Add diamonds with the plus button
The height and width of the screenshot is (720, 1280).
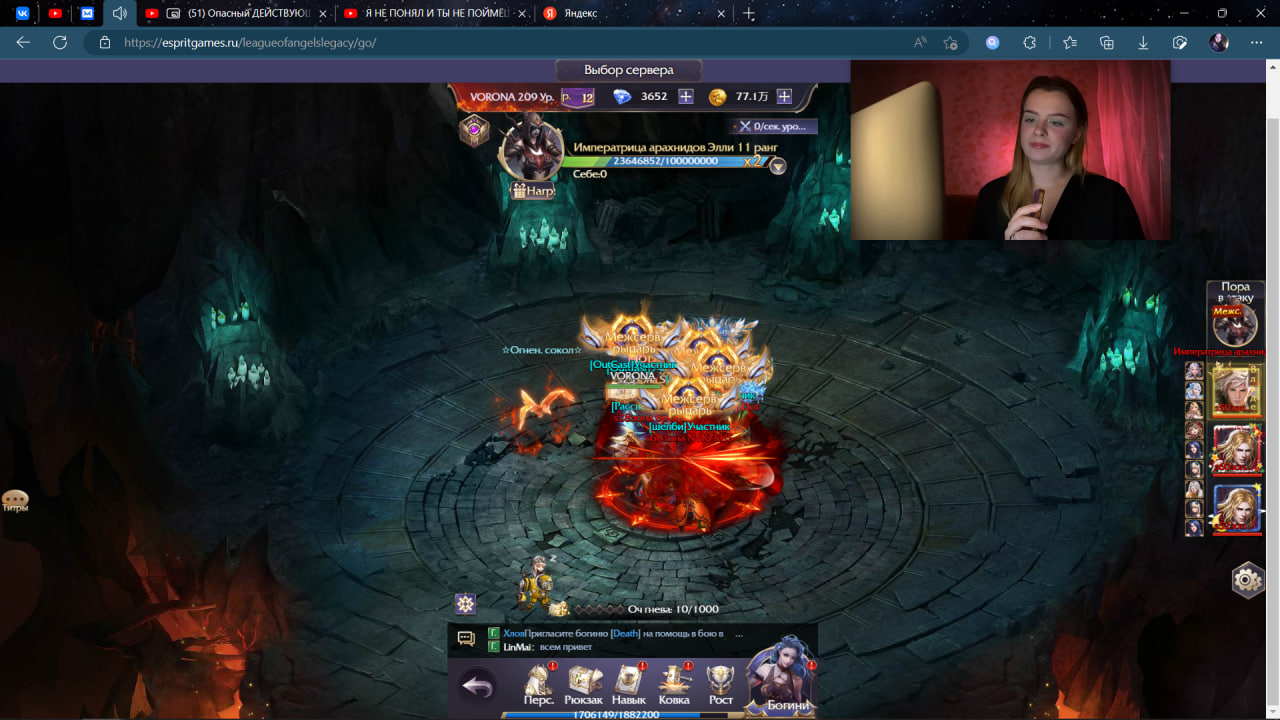(686, 96)
